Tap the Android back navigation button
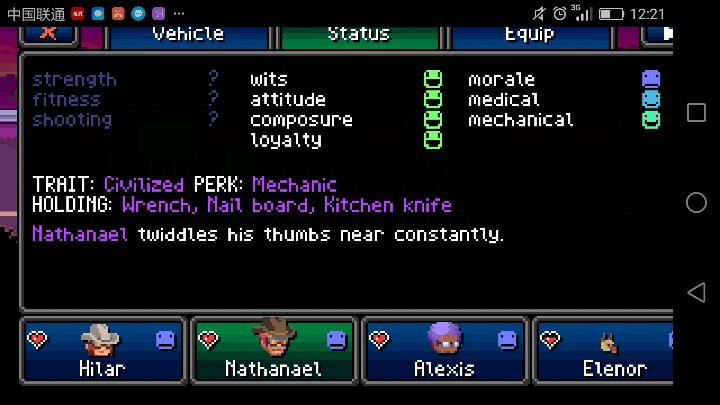The height and width of the screenshot is (405, 720). [696, 292]
